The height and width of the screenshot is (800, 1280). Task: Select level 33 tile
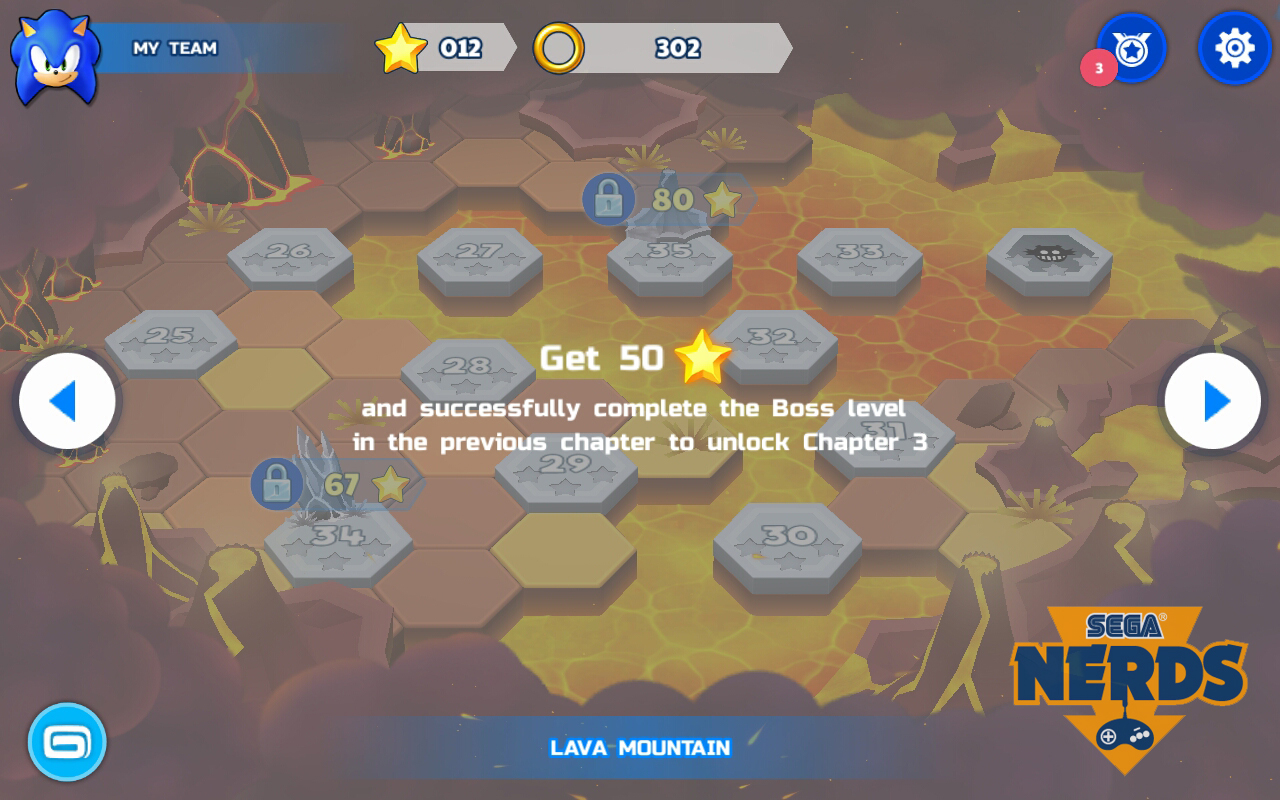tap(859, 256)
